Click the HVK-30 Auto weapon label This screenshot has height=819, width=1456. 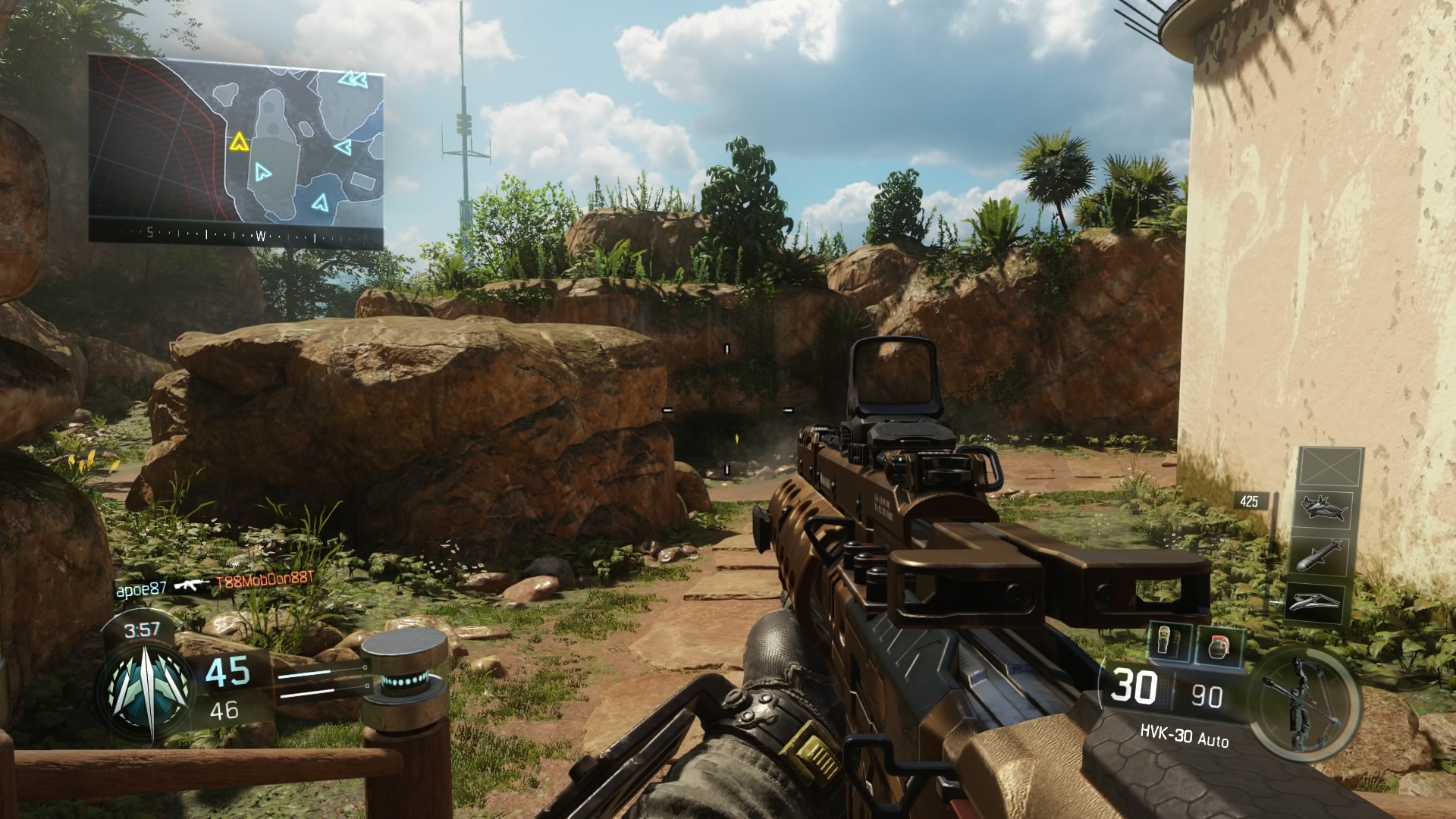[1184, 735]
